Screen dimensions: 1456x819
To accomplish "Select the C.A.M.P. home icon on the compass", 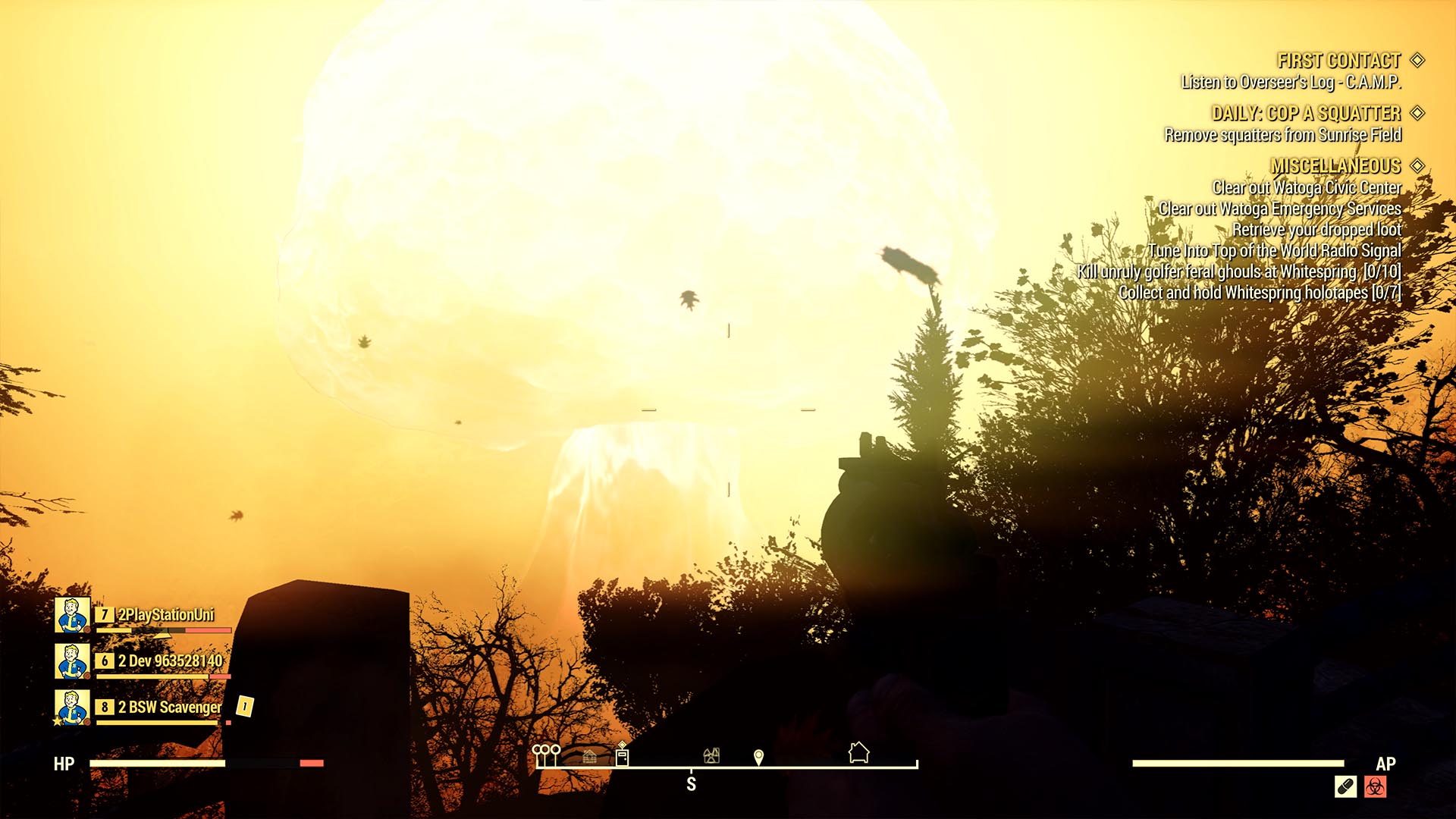I will click(x=858, y=752).
